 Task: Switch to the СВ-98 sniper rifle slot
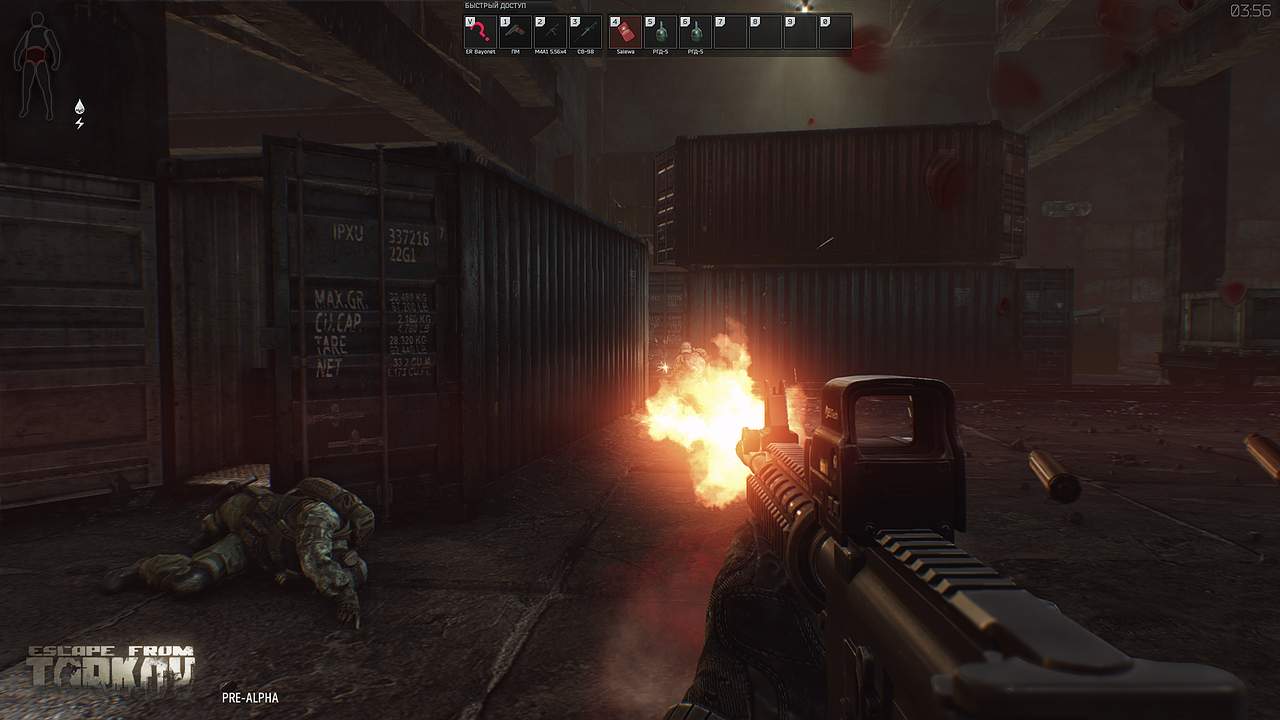pos(586,31)
